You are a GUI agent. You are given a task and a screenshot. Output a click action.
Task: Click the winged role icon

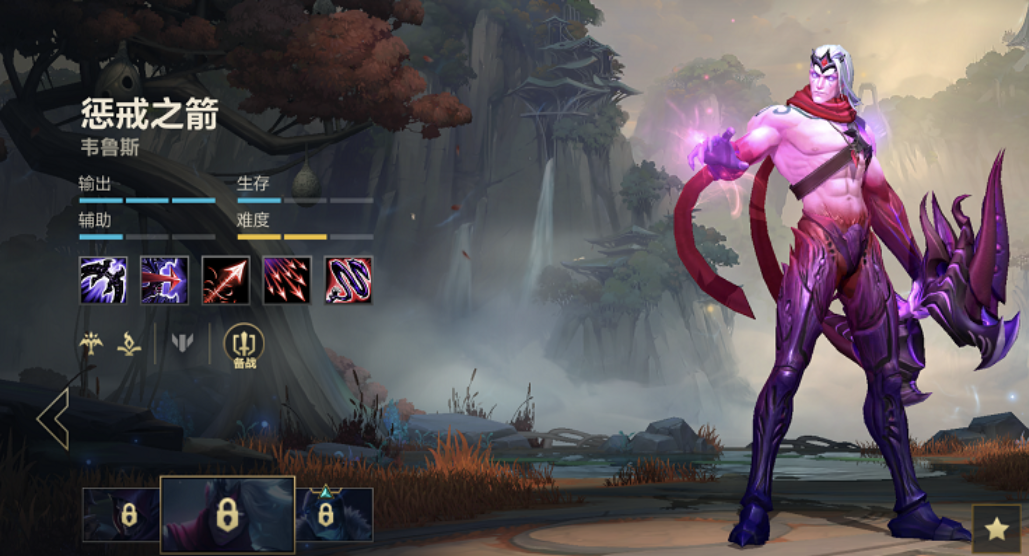(92, 343)
